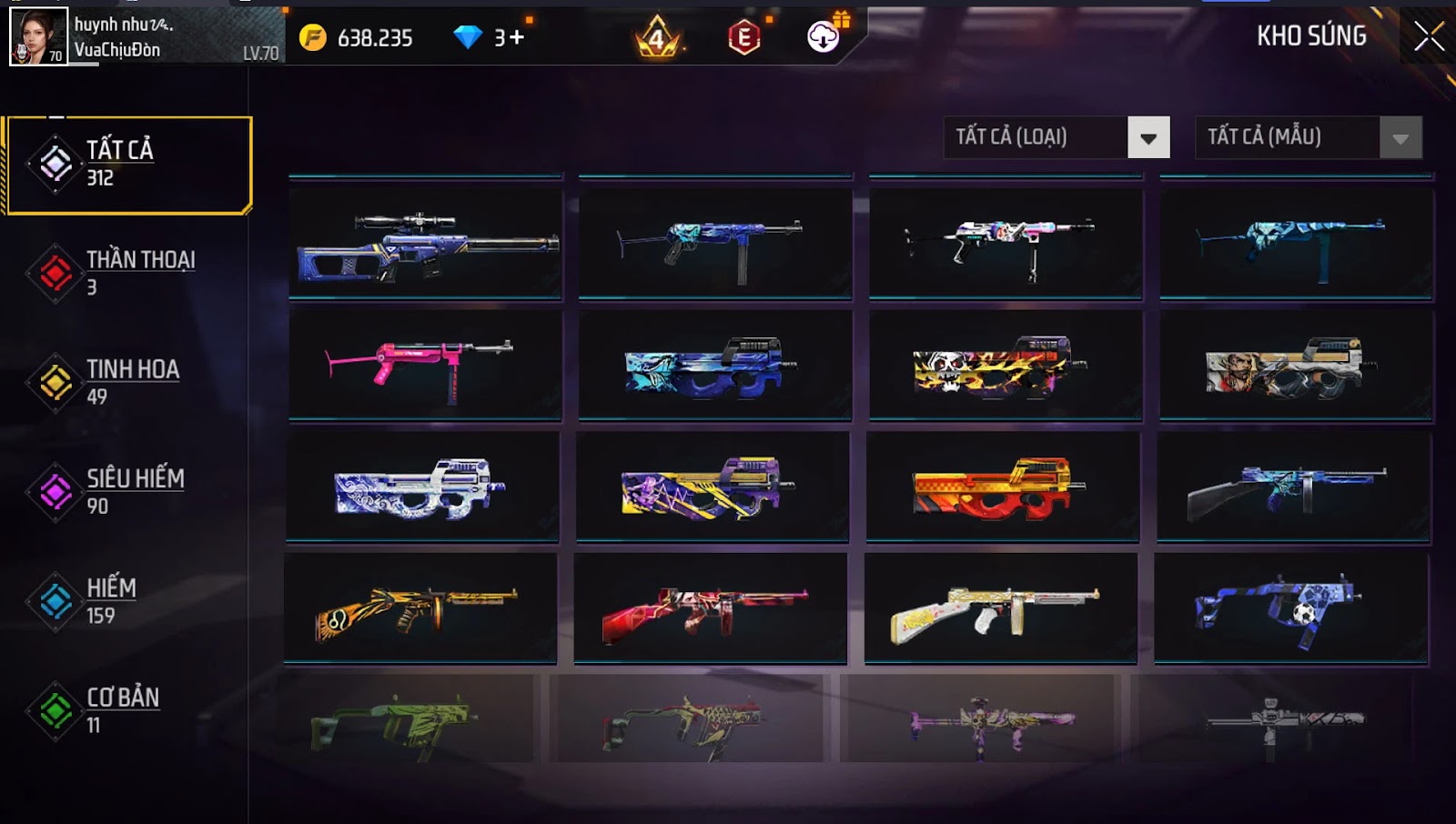
Task: Open the red E hexagon badge
Action: coord(744,37)
